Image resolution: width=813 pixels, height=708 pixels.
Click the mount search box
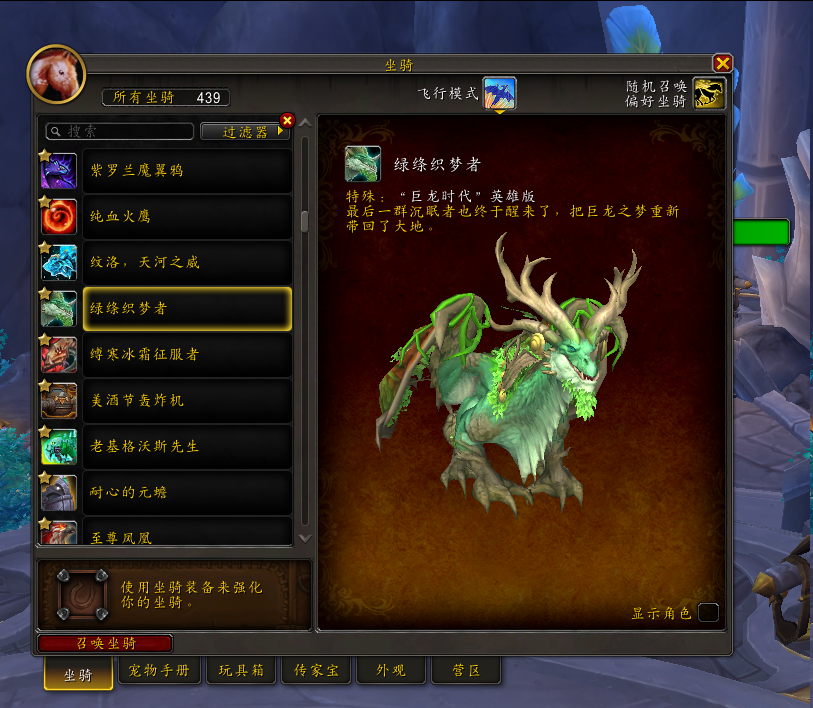click(x=120, y=131)
